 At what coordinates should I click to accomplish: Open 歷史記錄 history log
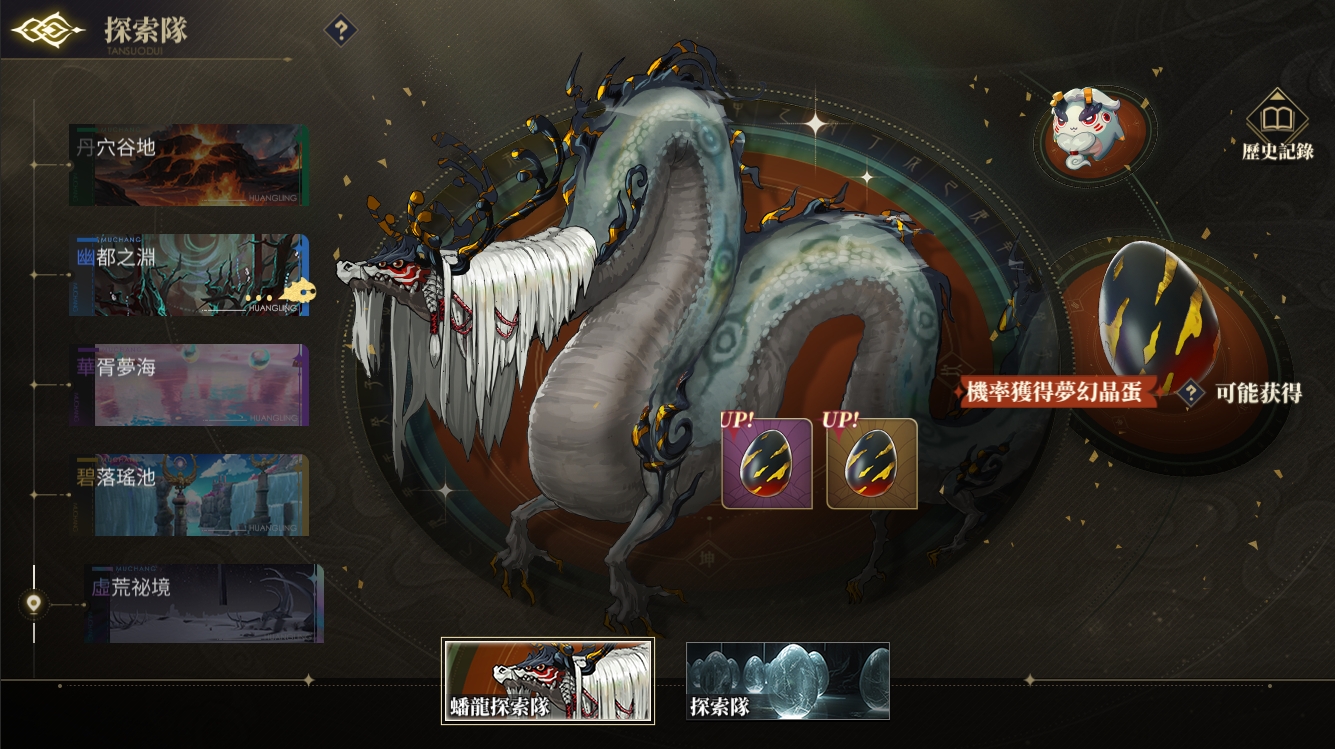(1277, 125)
